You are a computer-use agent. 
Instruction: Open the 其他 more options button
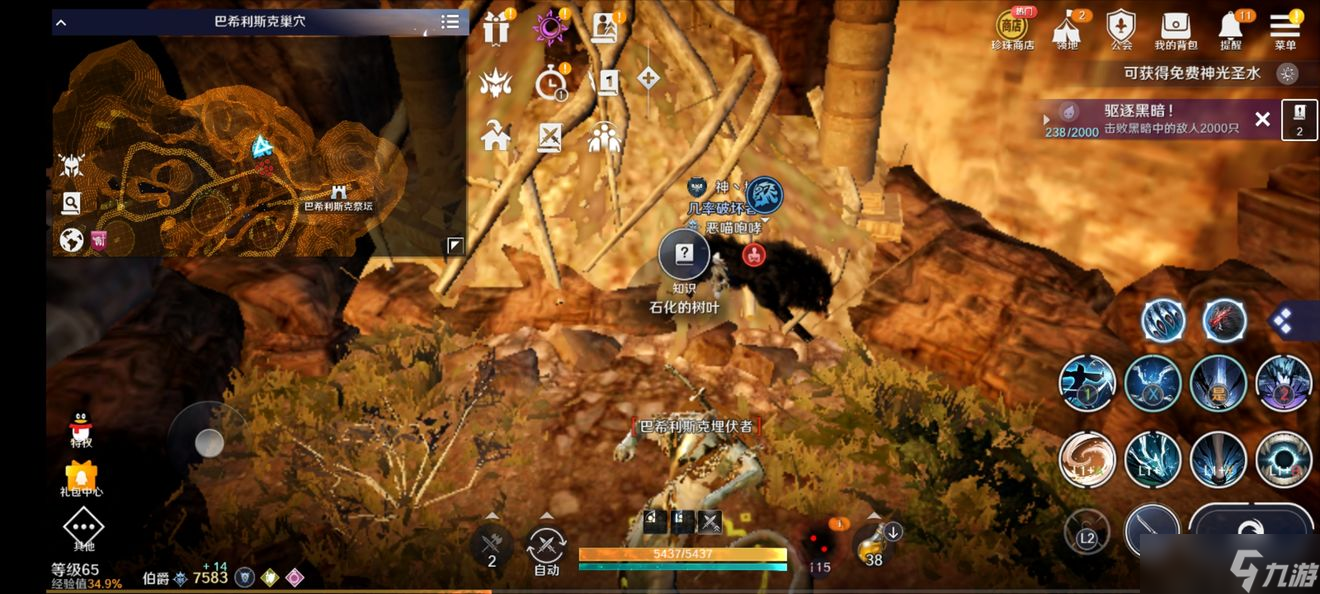[83, 527]
